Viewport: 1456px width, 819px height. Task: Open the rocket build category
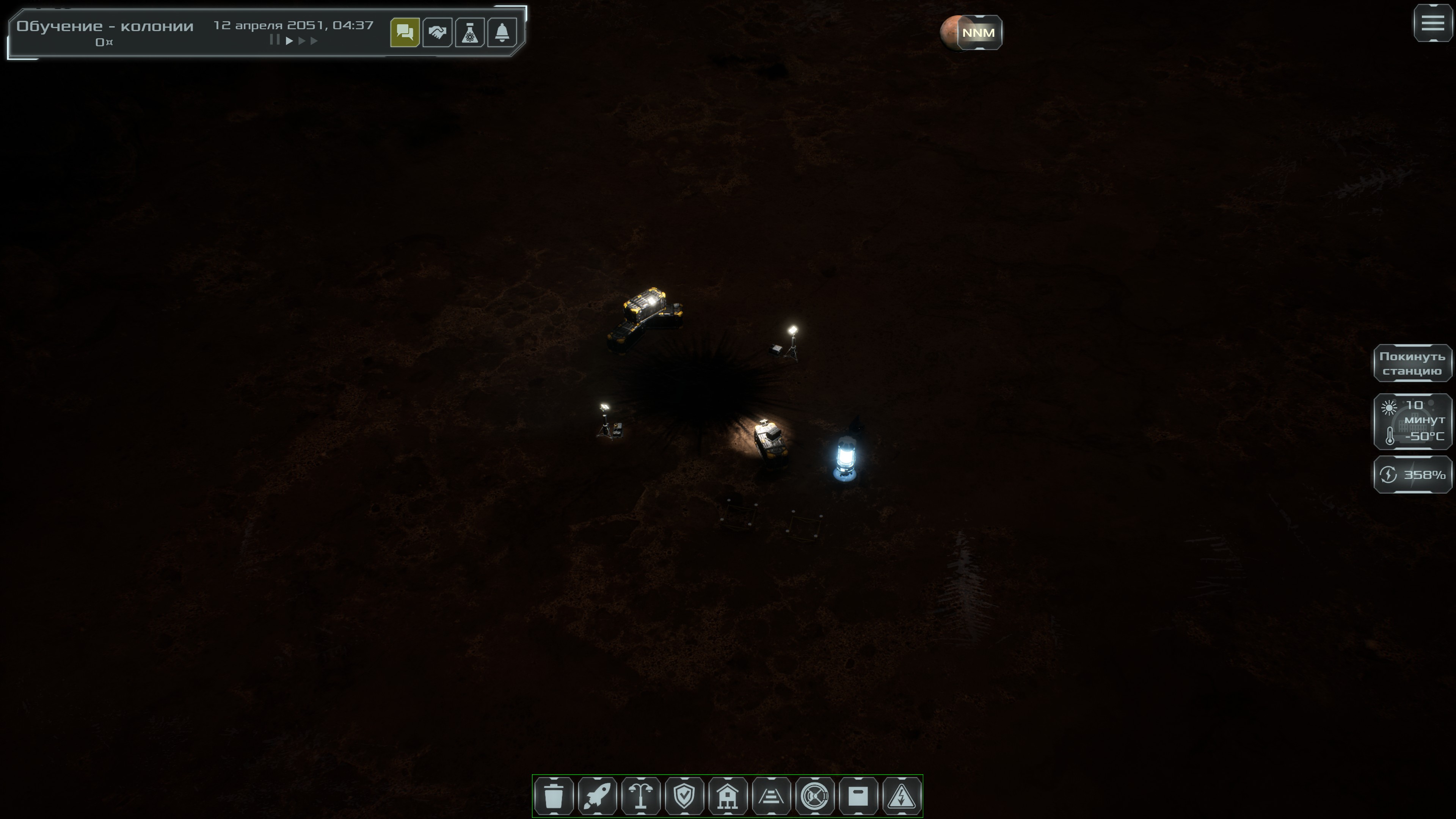(x=598, y=796)
